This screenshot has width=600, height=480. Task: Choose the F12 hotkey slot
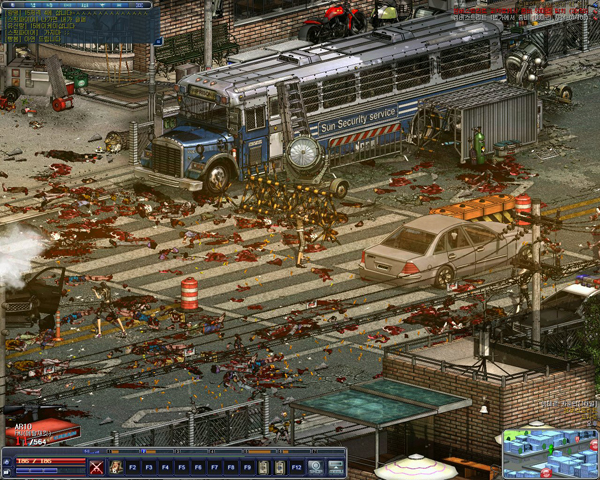[297, 467]
